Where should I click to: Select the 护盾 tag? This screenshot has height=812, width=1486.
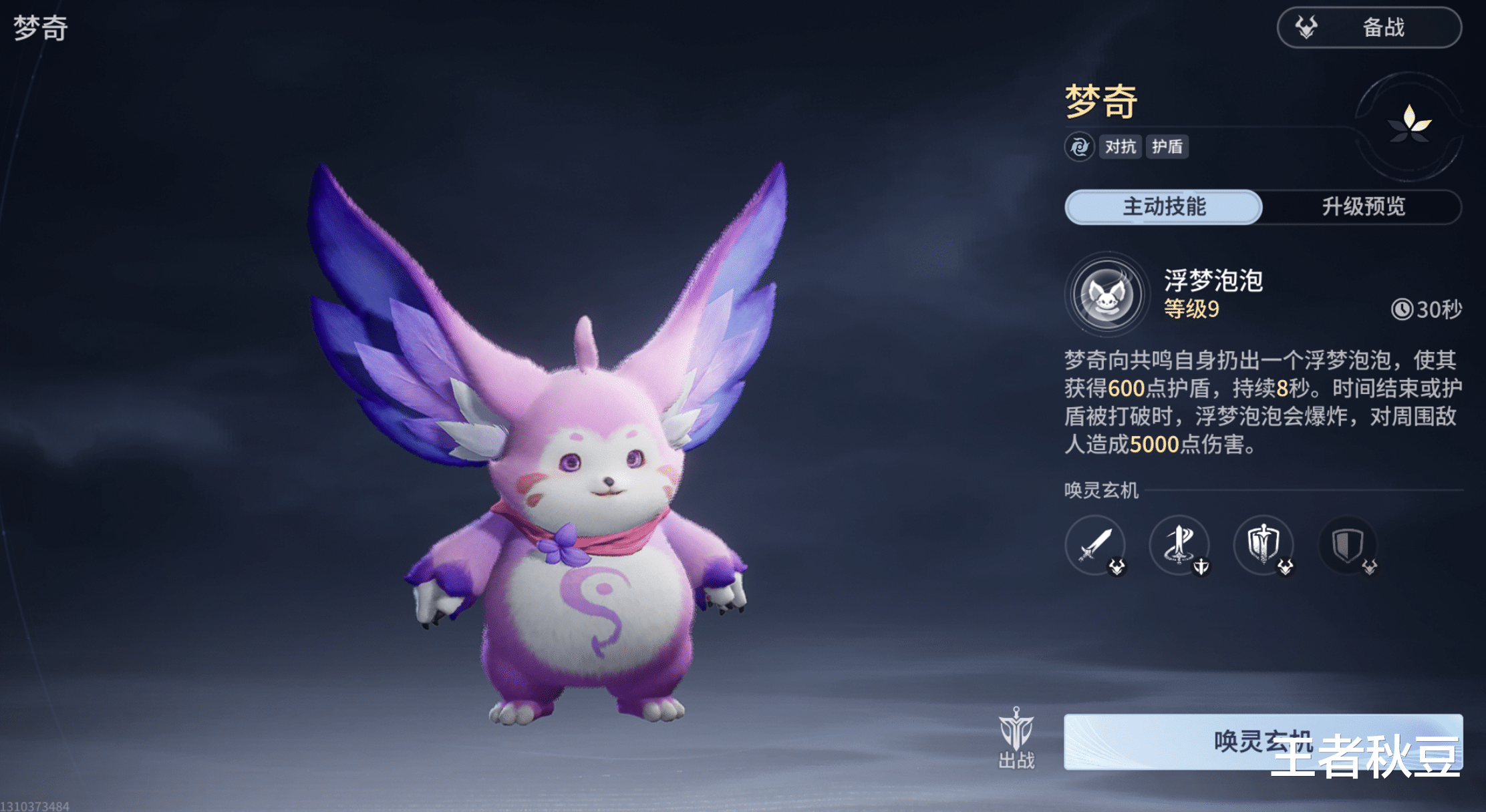[1167, 147]
